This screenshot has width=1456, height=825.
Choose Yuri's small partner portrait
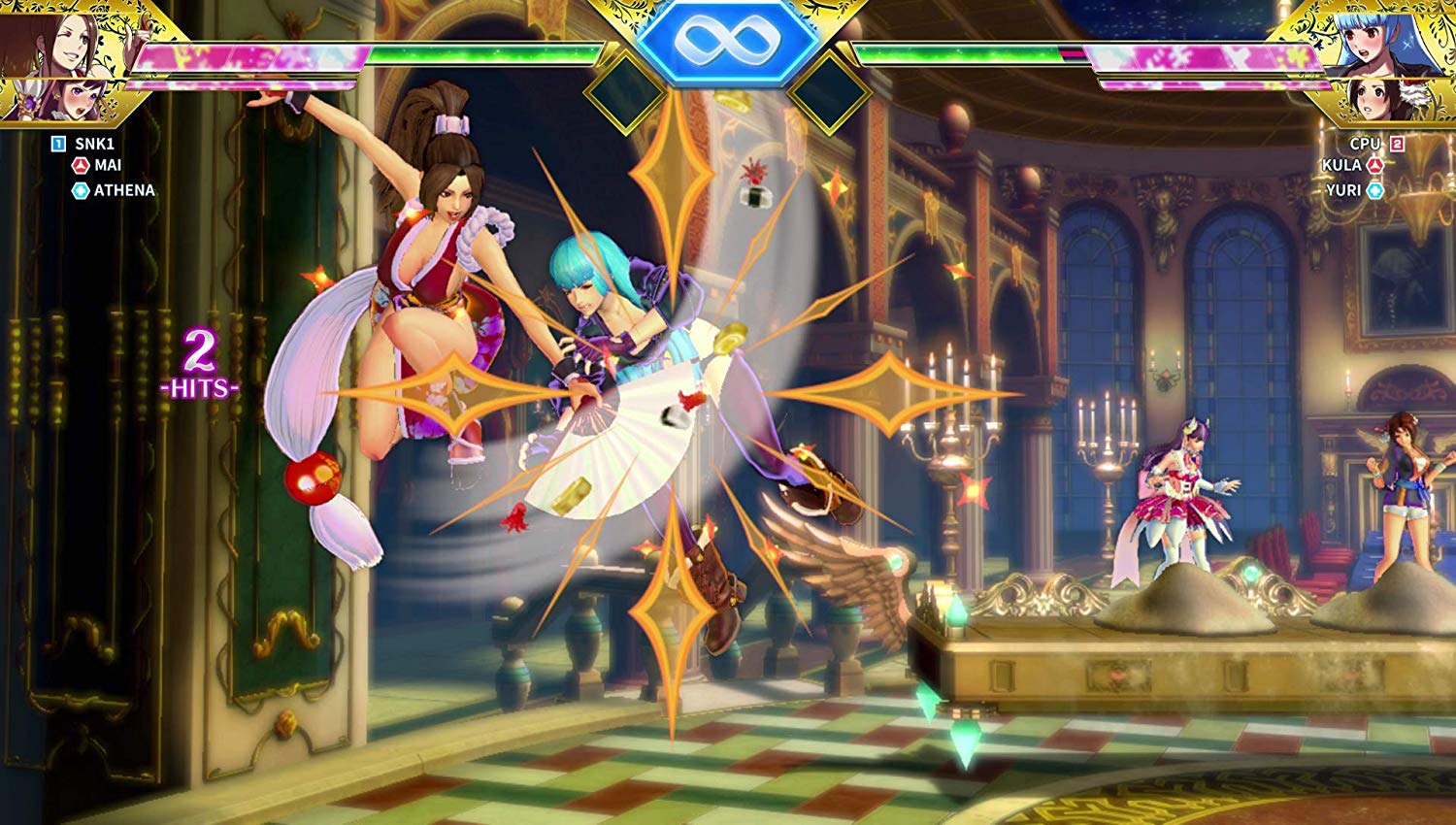coord(1378,99)
